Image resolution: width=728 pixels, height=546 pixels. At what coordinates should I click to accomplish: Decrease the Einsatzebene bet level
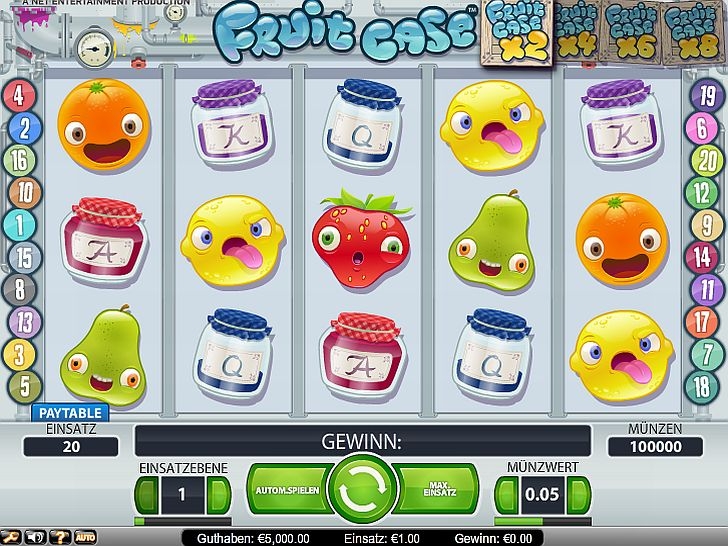pyautogui.click(x=148, y=494)
